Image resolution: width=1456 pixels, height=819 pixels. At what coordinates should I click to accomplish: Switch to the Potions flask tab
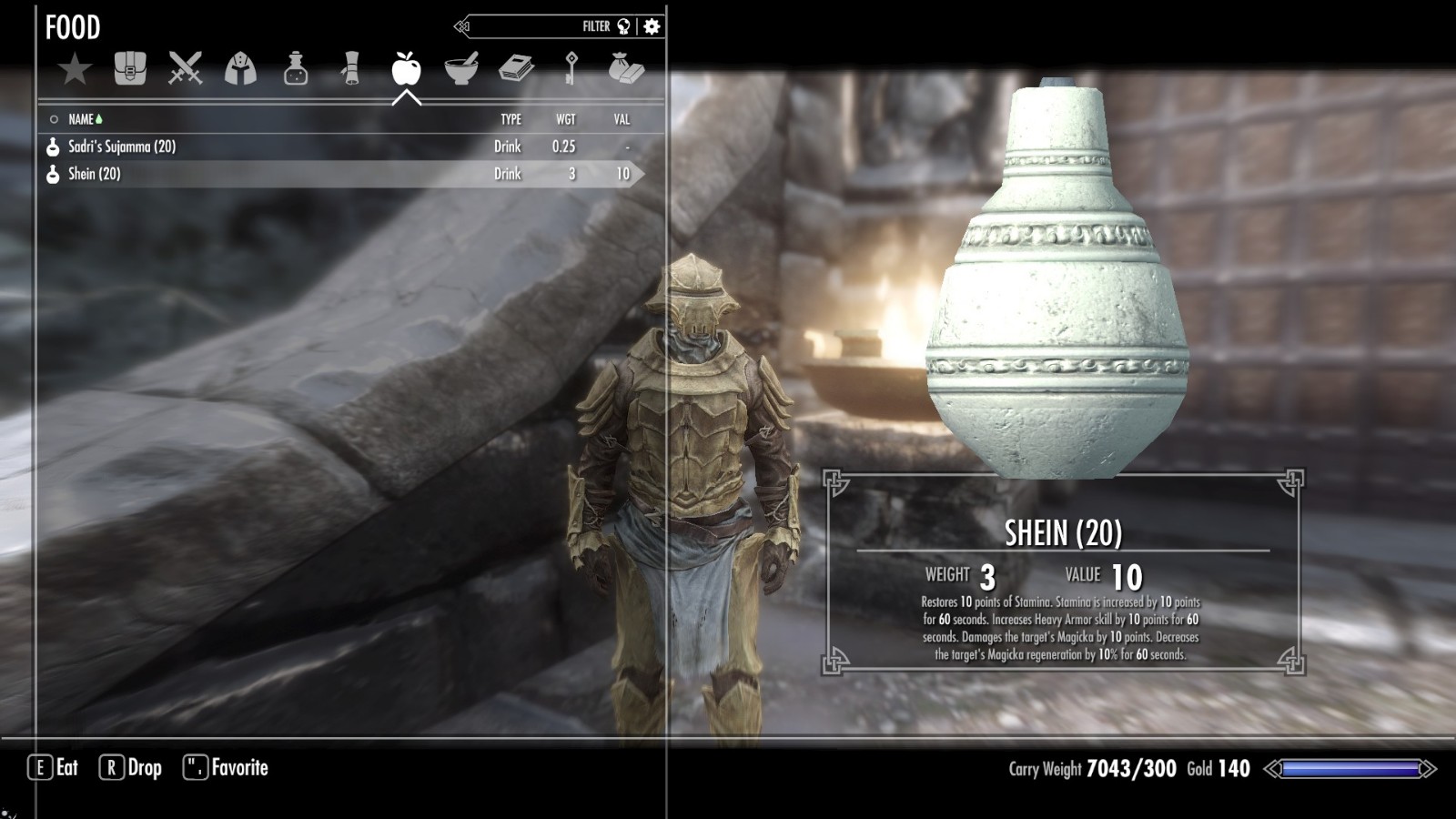coord(296,69)
